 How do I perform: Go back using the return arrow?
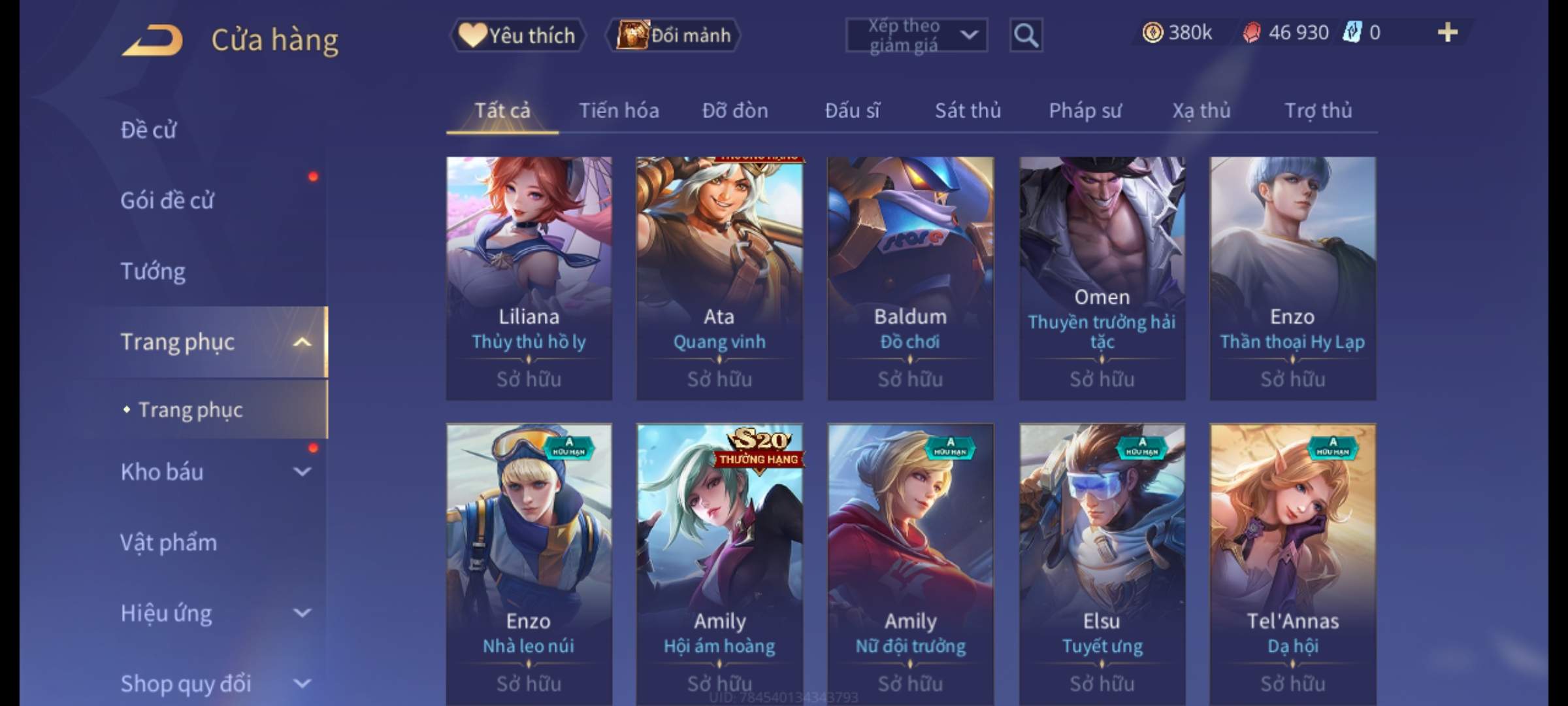point(153,39)
